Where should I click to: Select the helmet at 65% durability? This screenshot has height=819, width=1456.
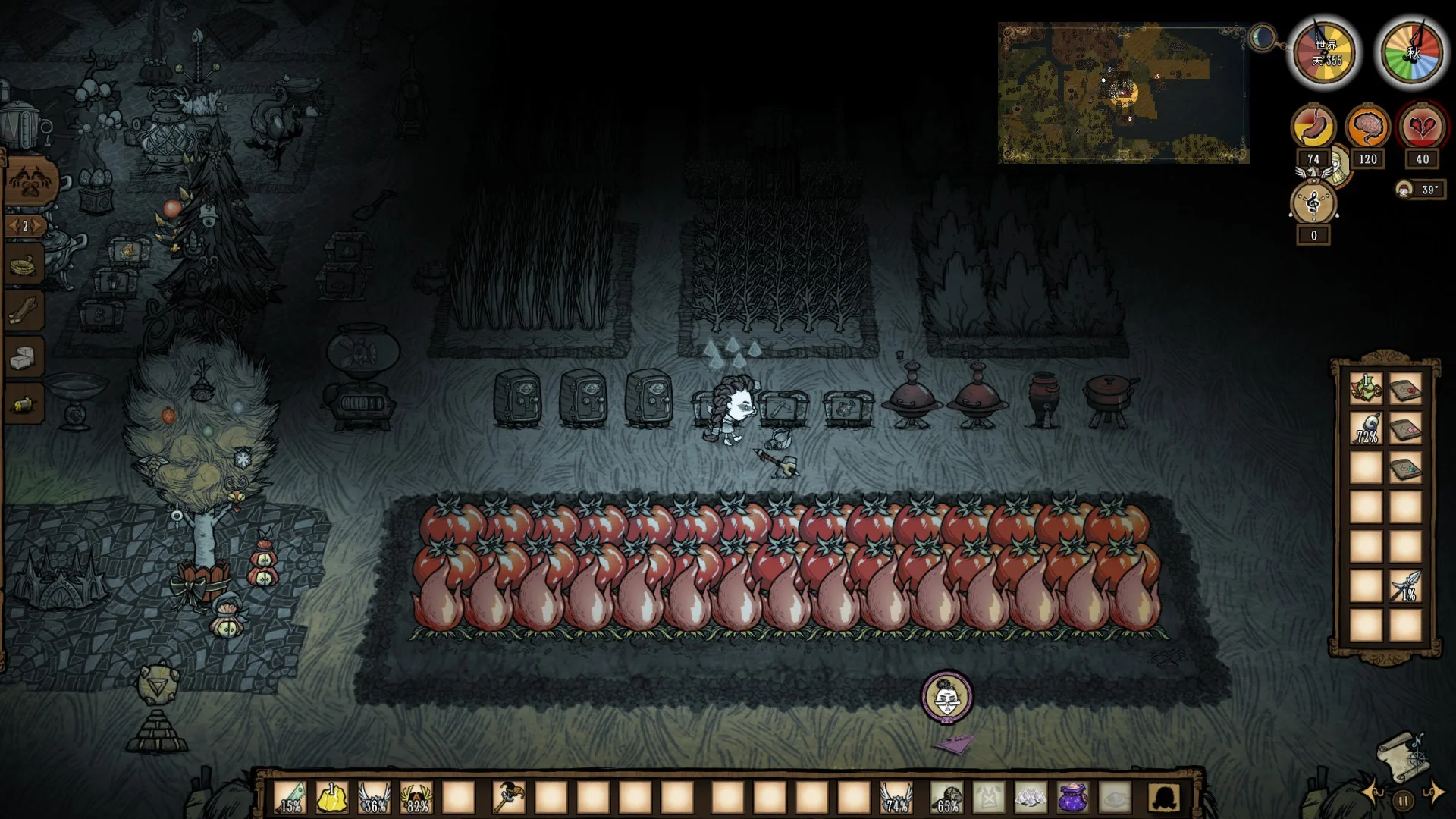(947, 798)
